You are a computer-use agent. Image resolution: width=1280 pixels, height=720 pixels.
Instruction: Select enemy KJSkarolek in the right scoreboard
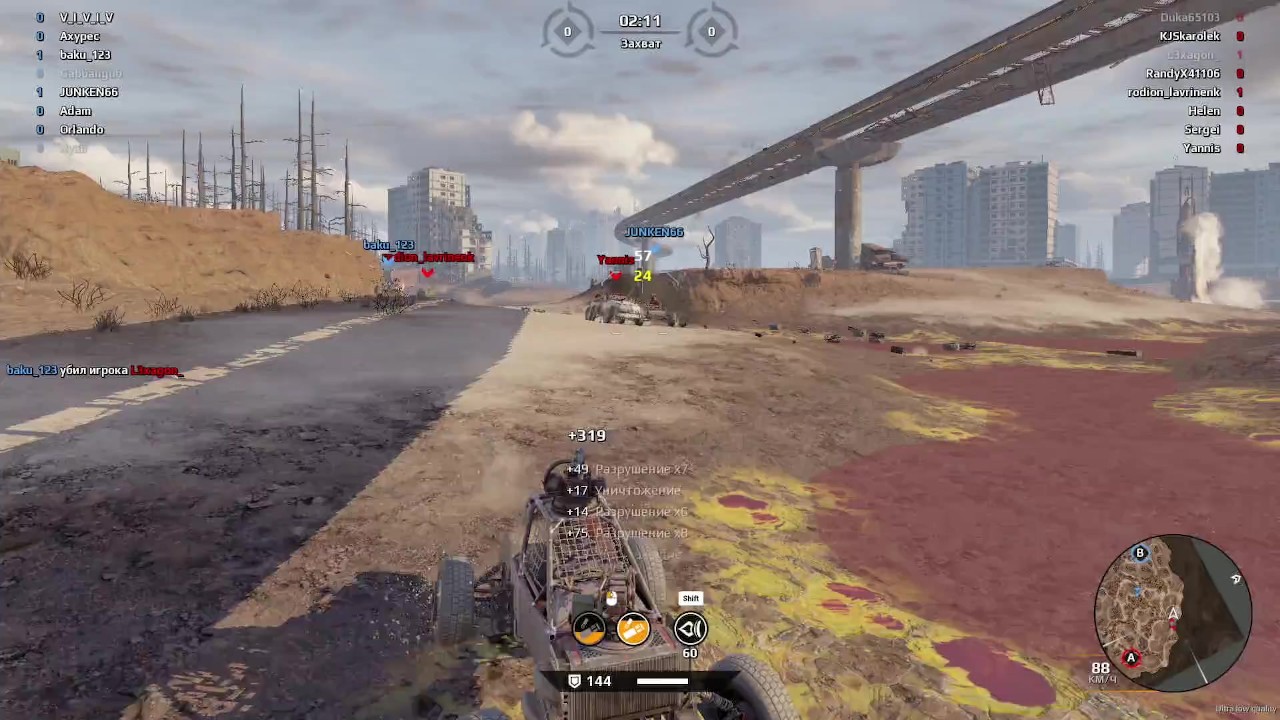pyautogui.click(x=1190, y=35)
